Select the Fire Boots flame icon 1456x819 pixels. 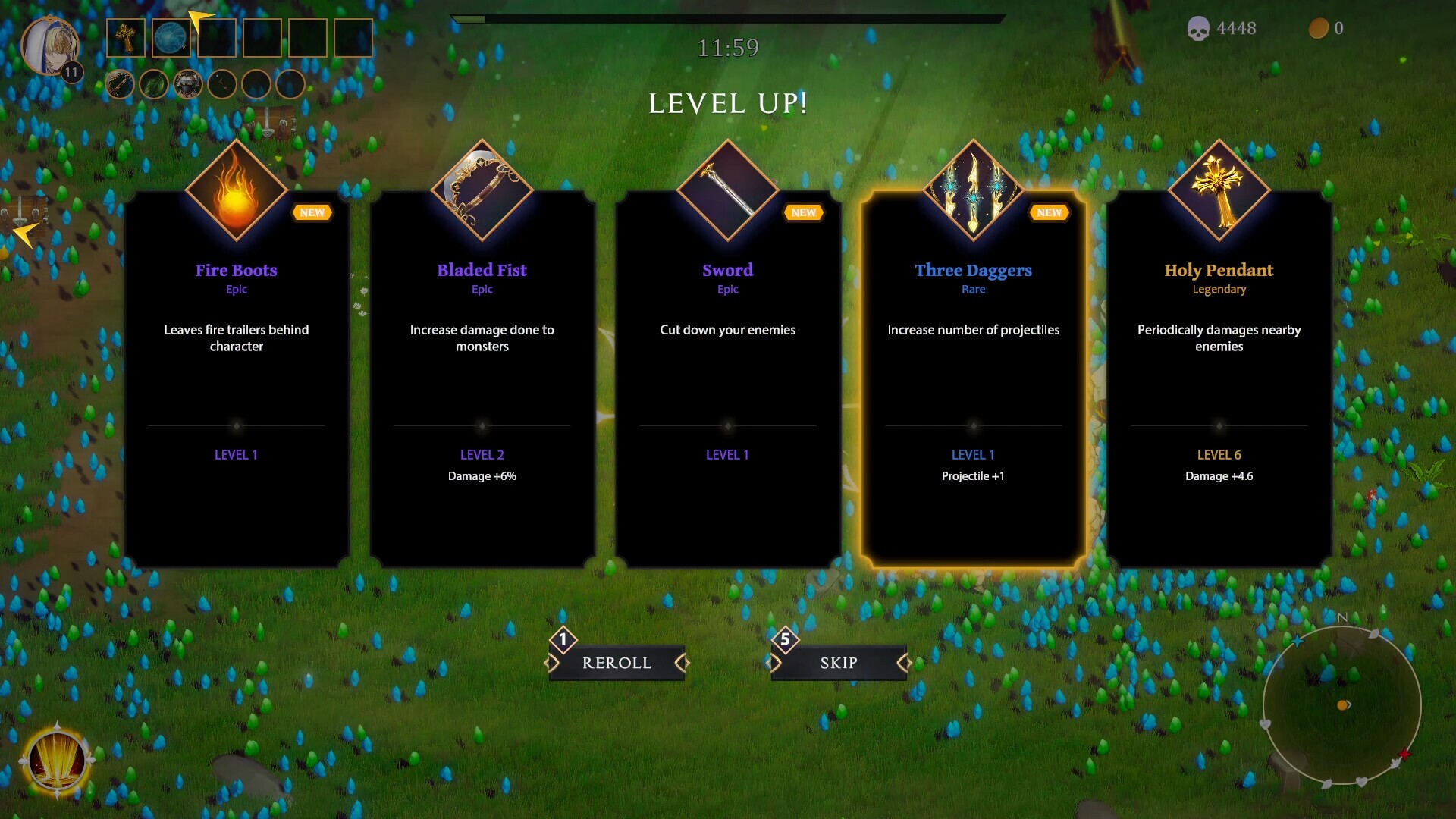237,190
